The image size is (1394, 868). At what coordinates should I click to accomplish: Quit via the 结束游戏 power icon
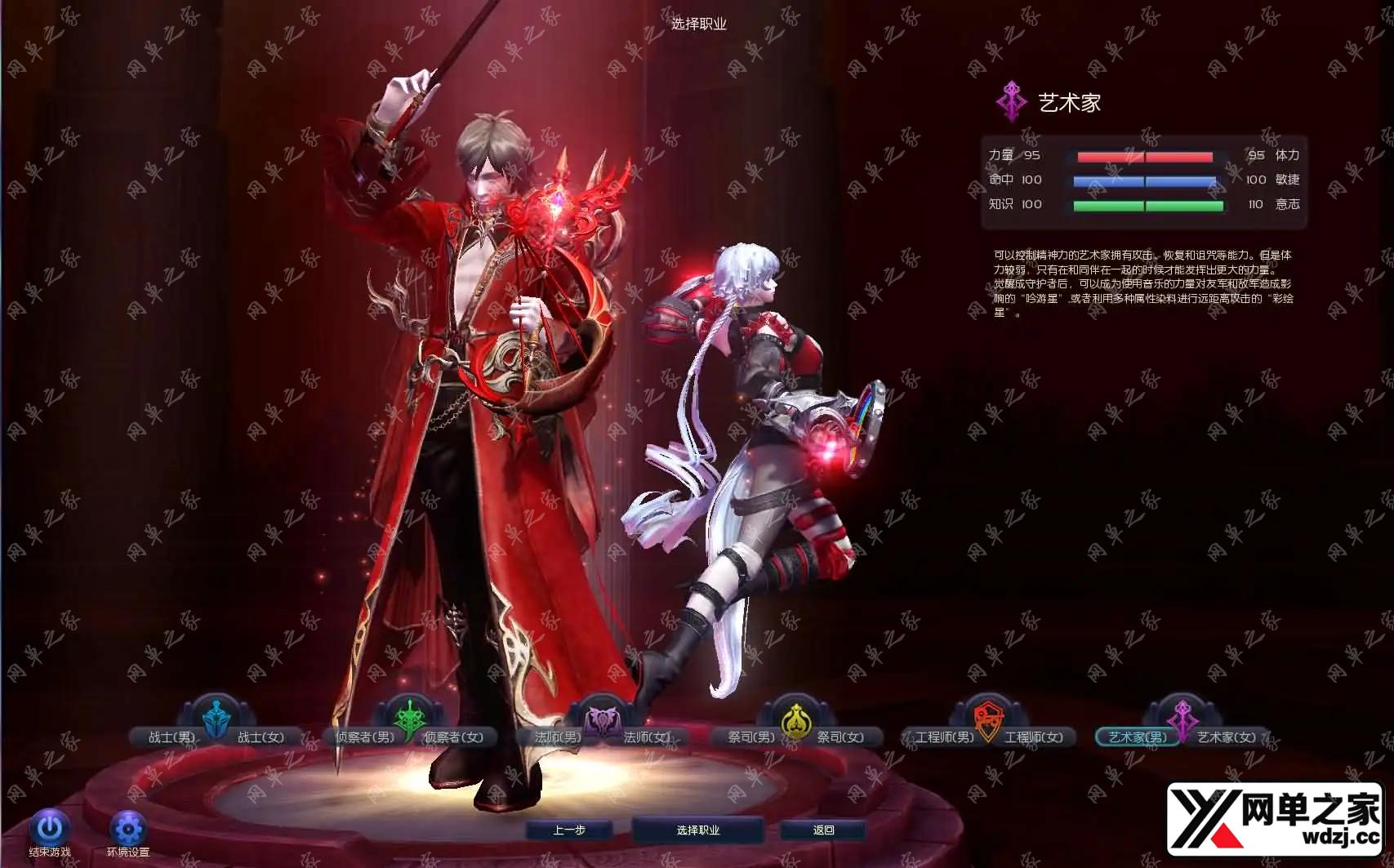click(x=50, y=828)
